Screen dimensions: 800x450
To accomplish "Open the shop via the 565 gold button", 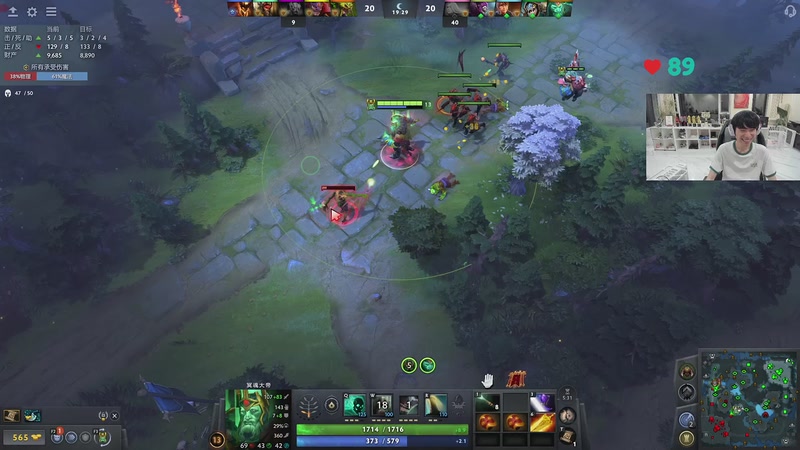I will pos(20,437).
